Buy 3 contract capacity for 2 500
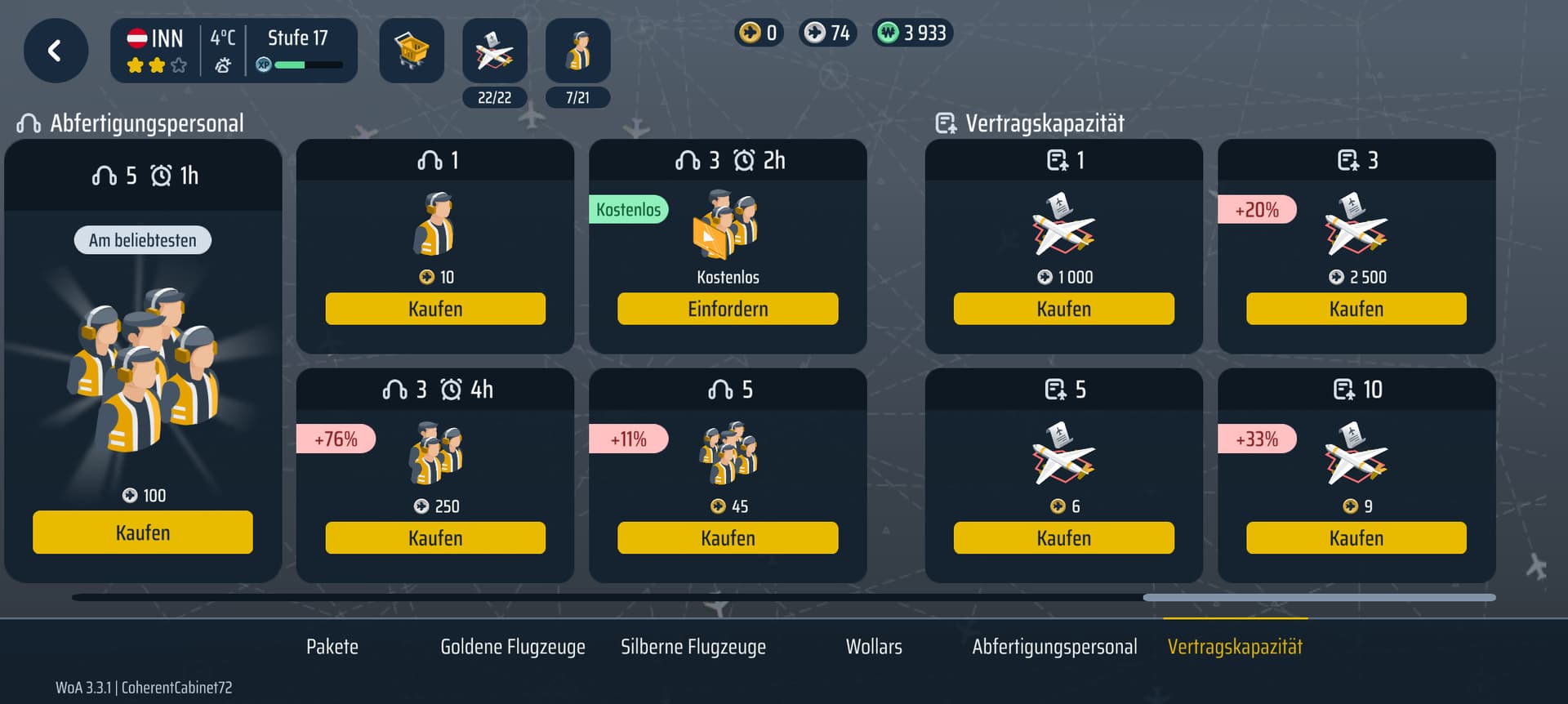 coord(1356,309)
